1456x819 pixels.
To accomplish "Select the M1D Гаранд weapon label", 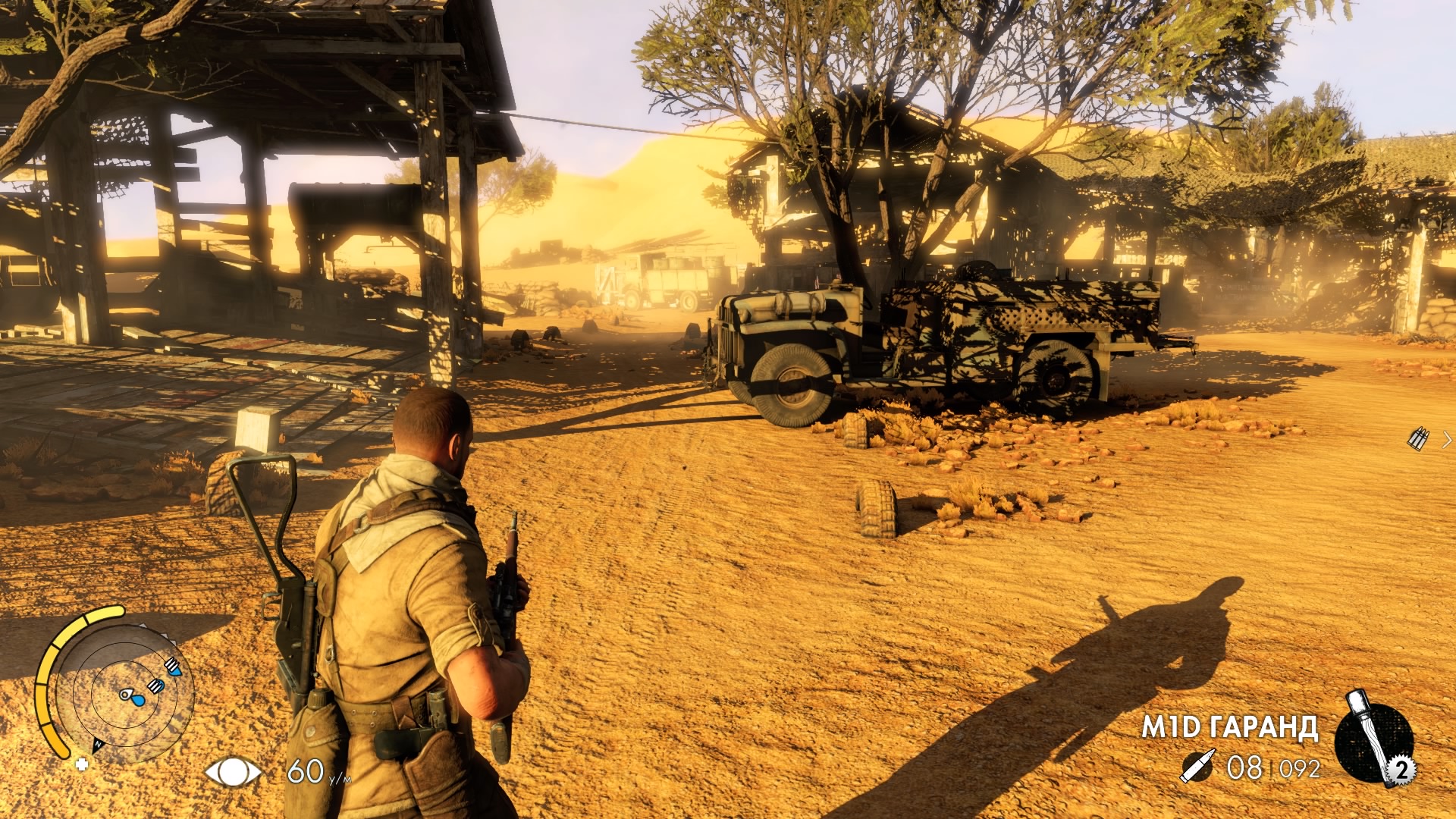I will [x=1229, y=727].
